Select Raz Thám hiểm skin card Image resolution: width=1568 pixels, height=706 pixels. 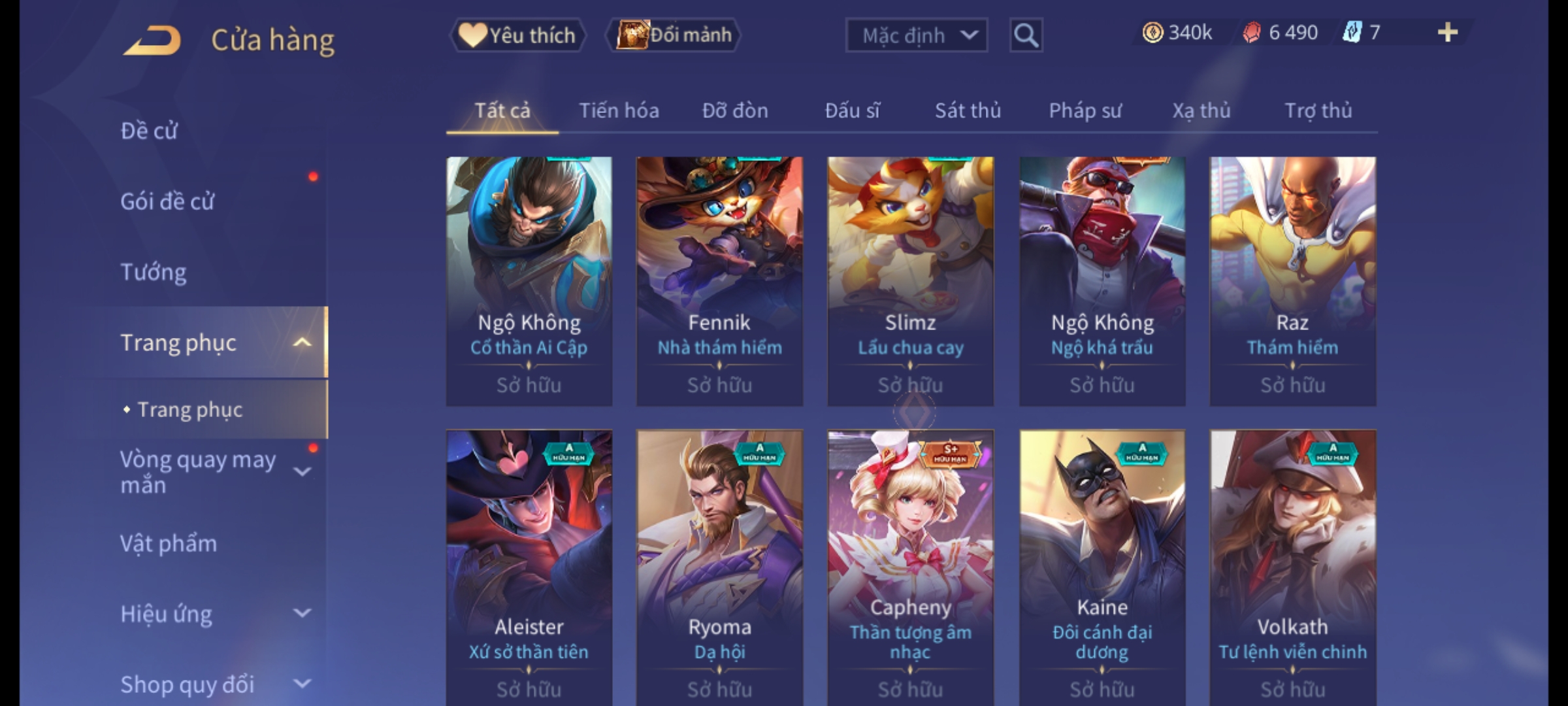(x=1292, y=281)
